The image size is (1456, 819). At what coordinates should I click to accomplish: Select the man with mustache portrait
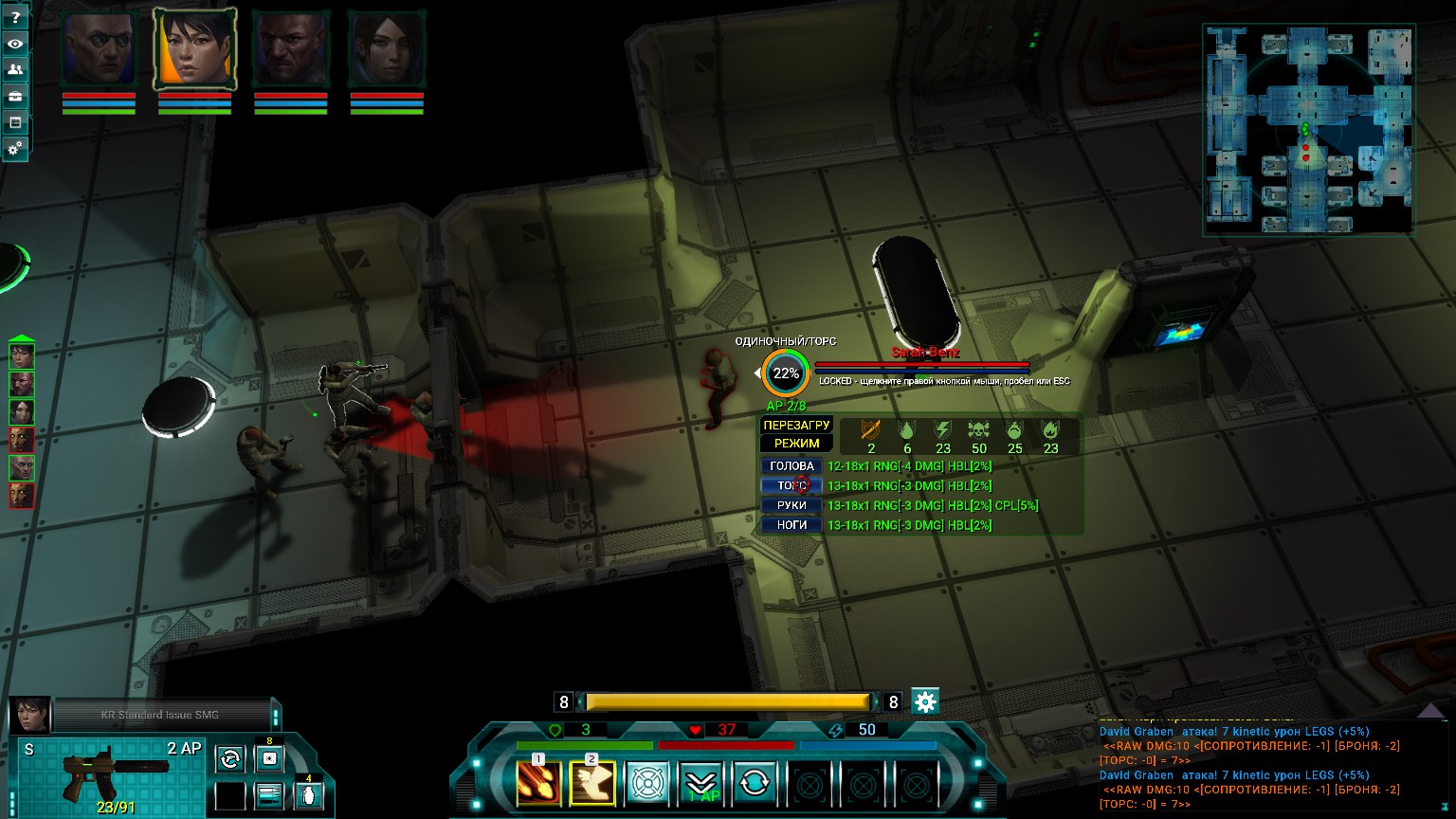coord(290,49)
